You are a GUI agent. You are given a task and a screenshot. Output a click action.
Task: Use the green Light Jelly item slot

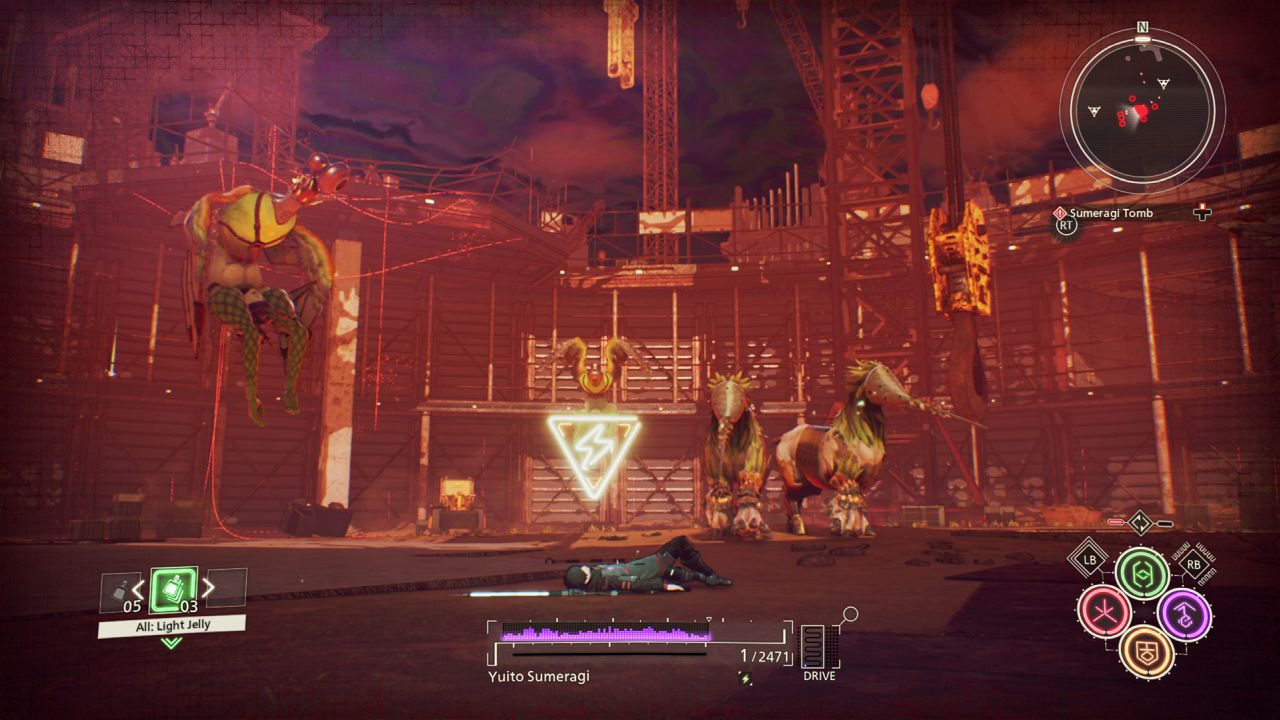click(x=173, y=589)
